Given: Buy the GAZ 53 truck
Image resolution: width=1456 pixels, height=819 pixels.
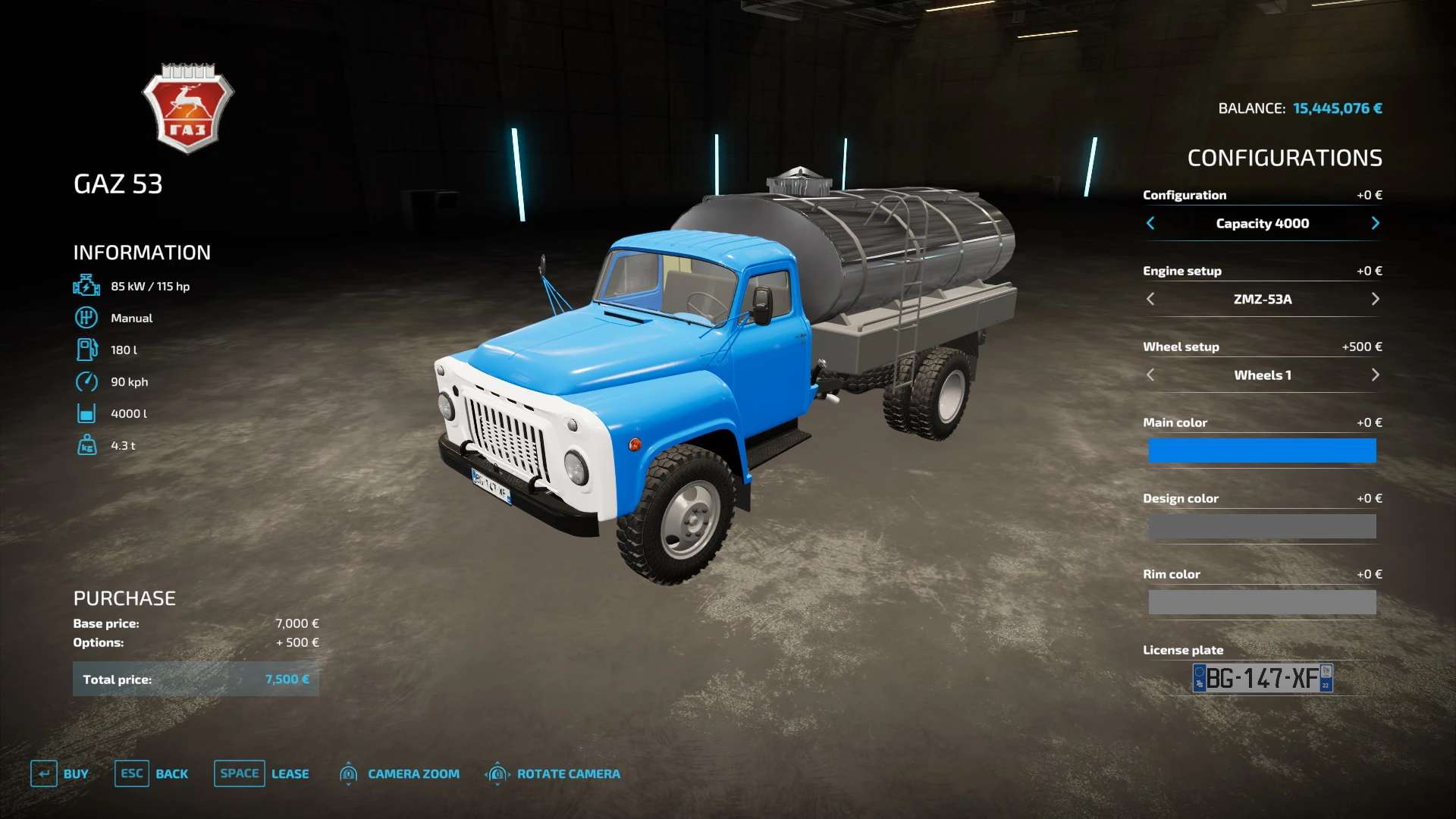Looking at the screenshot, I should tap(60, 773).
